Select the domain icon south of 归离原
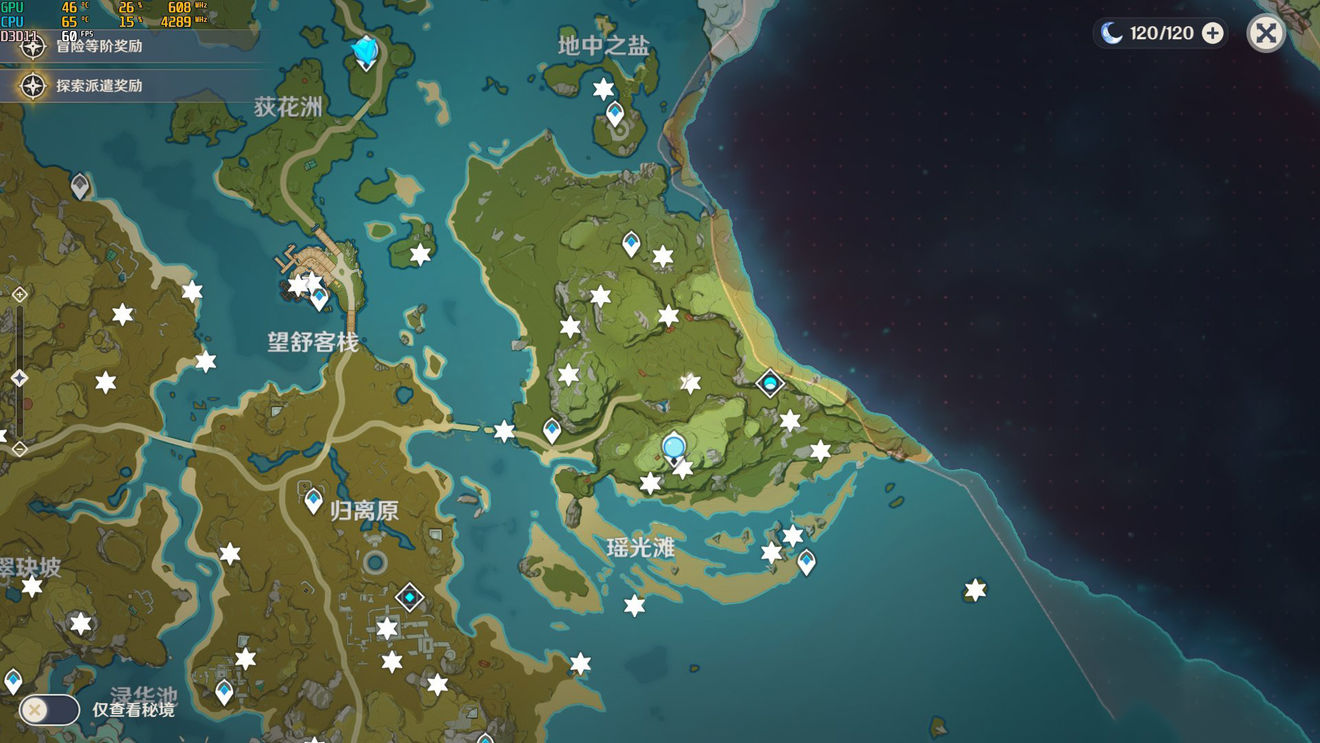Viewport: 1320px width, 743px height. coord(409,598)
